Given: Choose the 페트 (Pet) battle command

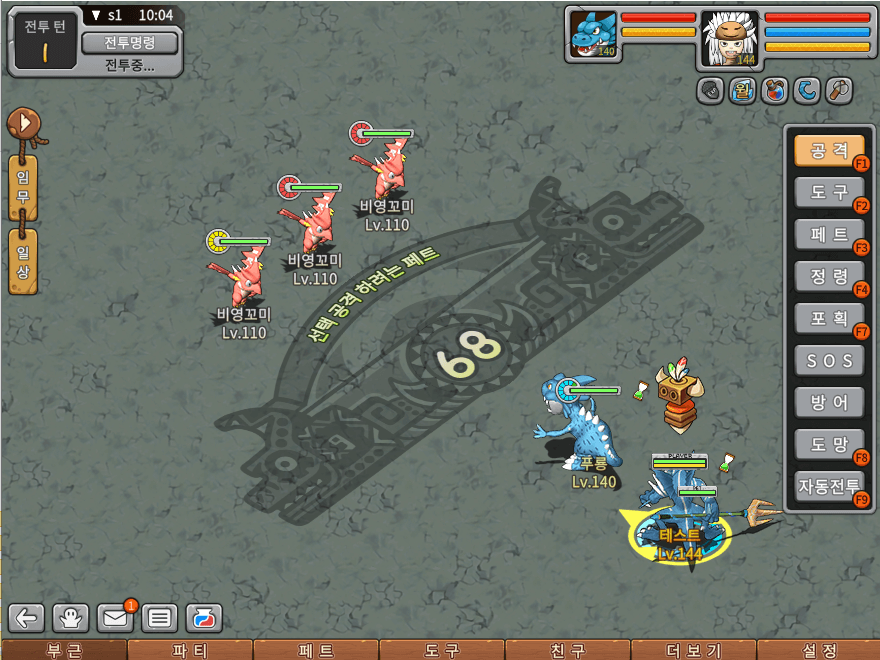Looking at the screenshot, I should pyautogui.click(x=828, y=235).
